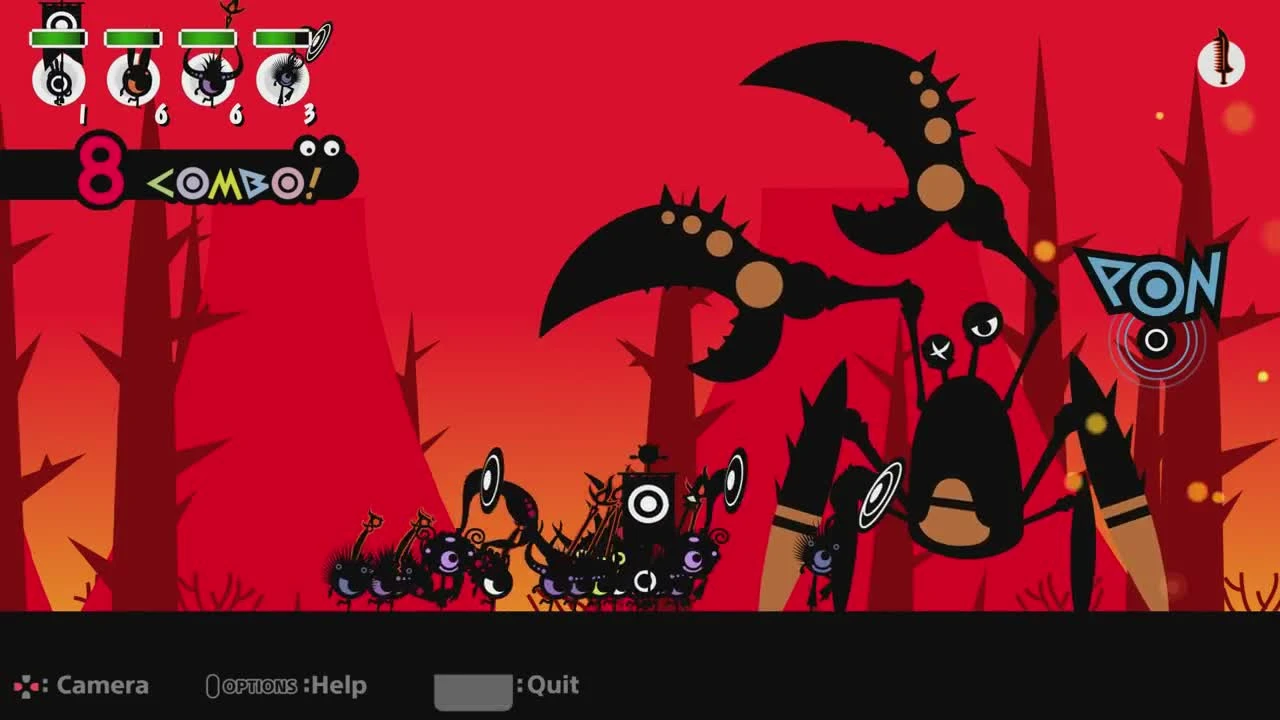The width and height of the screenshot is (1280, 720).
Task: Click the PON drum indicator
Action: pos(1155,305)
